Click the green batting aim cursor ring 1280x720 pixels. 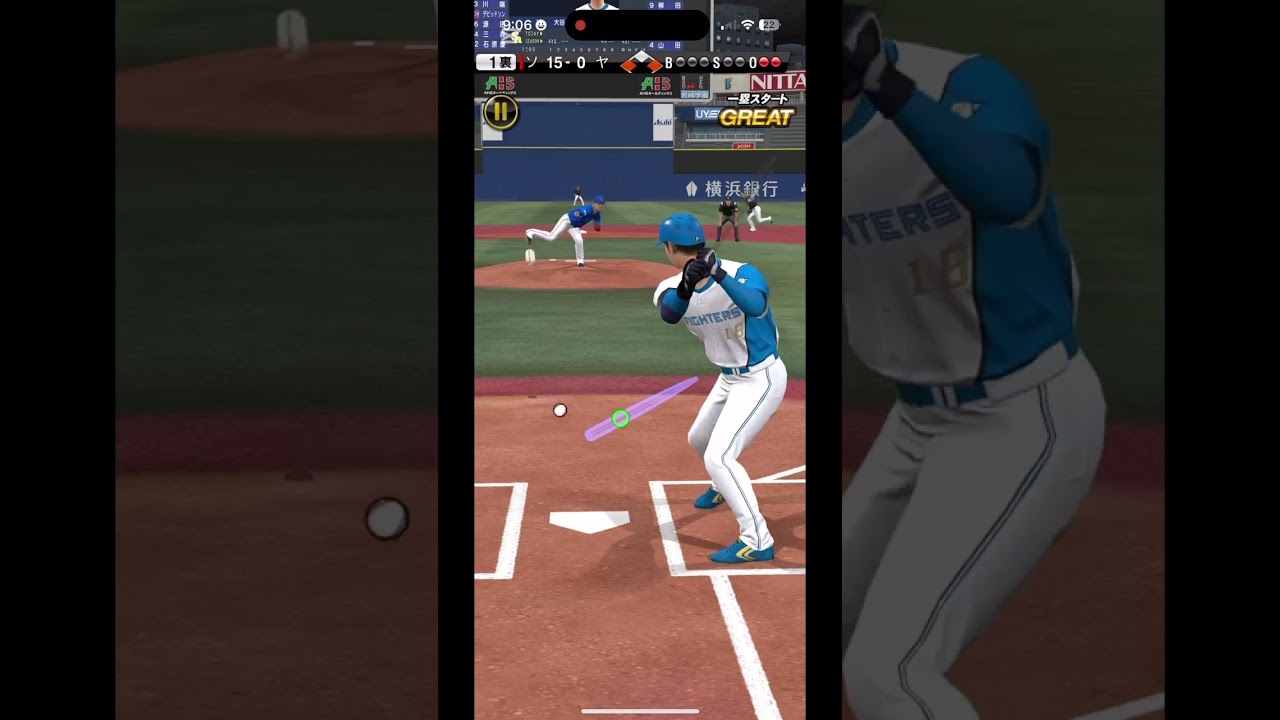(620, 418)
